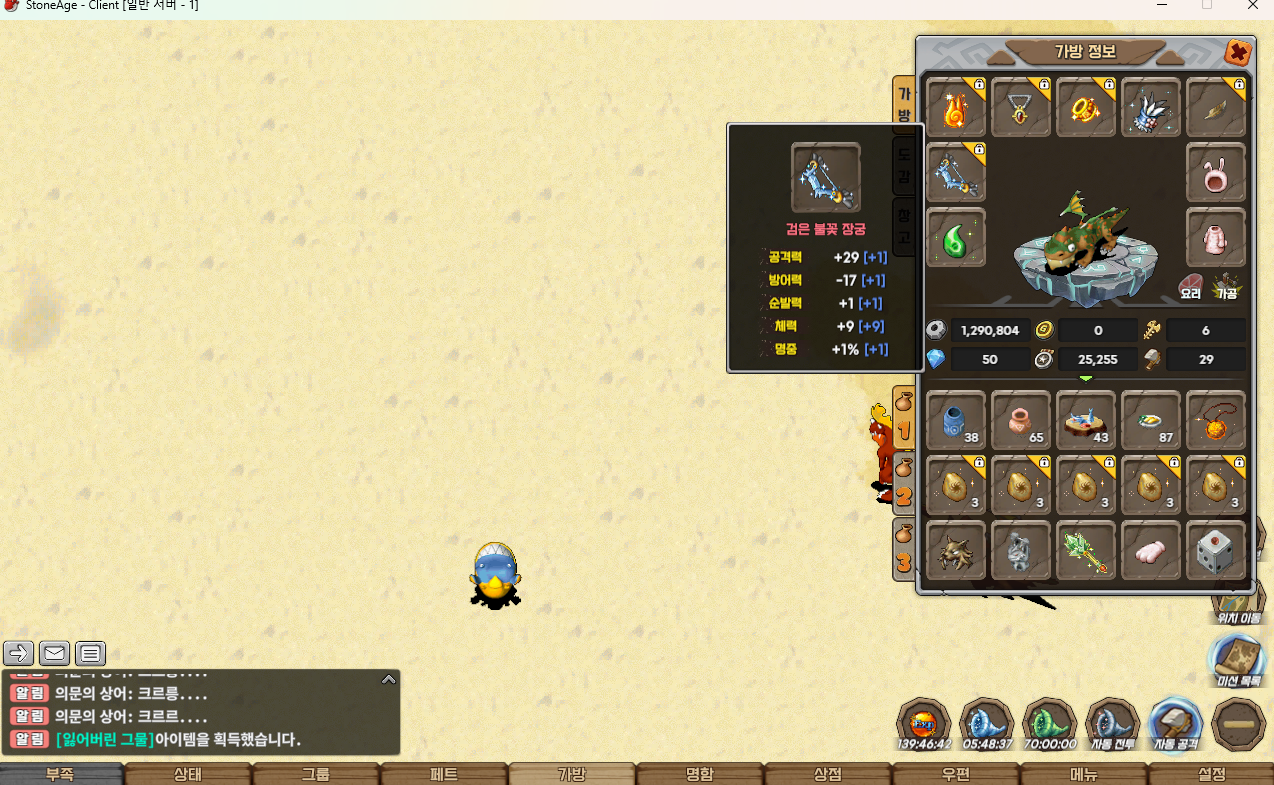Open the 가공 processing button
The height and width of the screenshot is (785, 1274).
pos(1226,287)
